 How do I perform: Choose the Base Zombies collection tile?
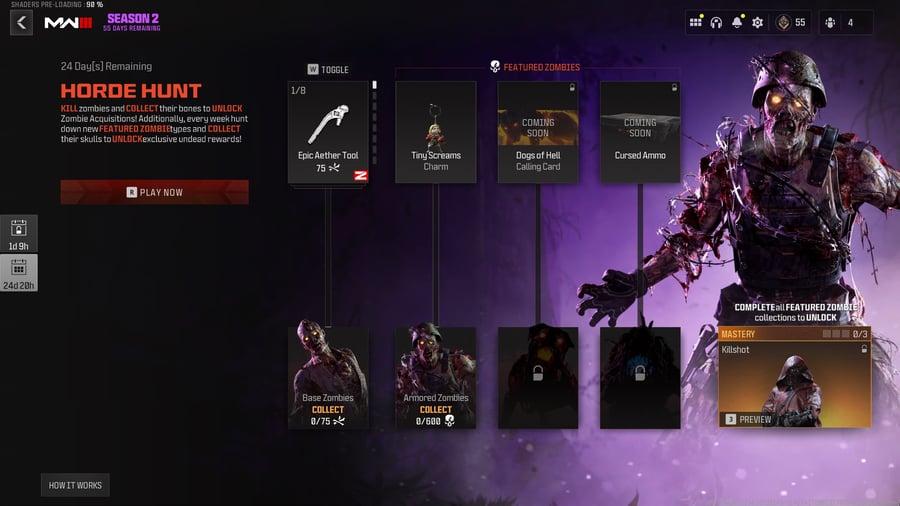click(328, 377)
